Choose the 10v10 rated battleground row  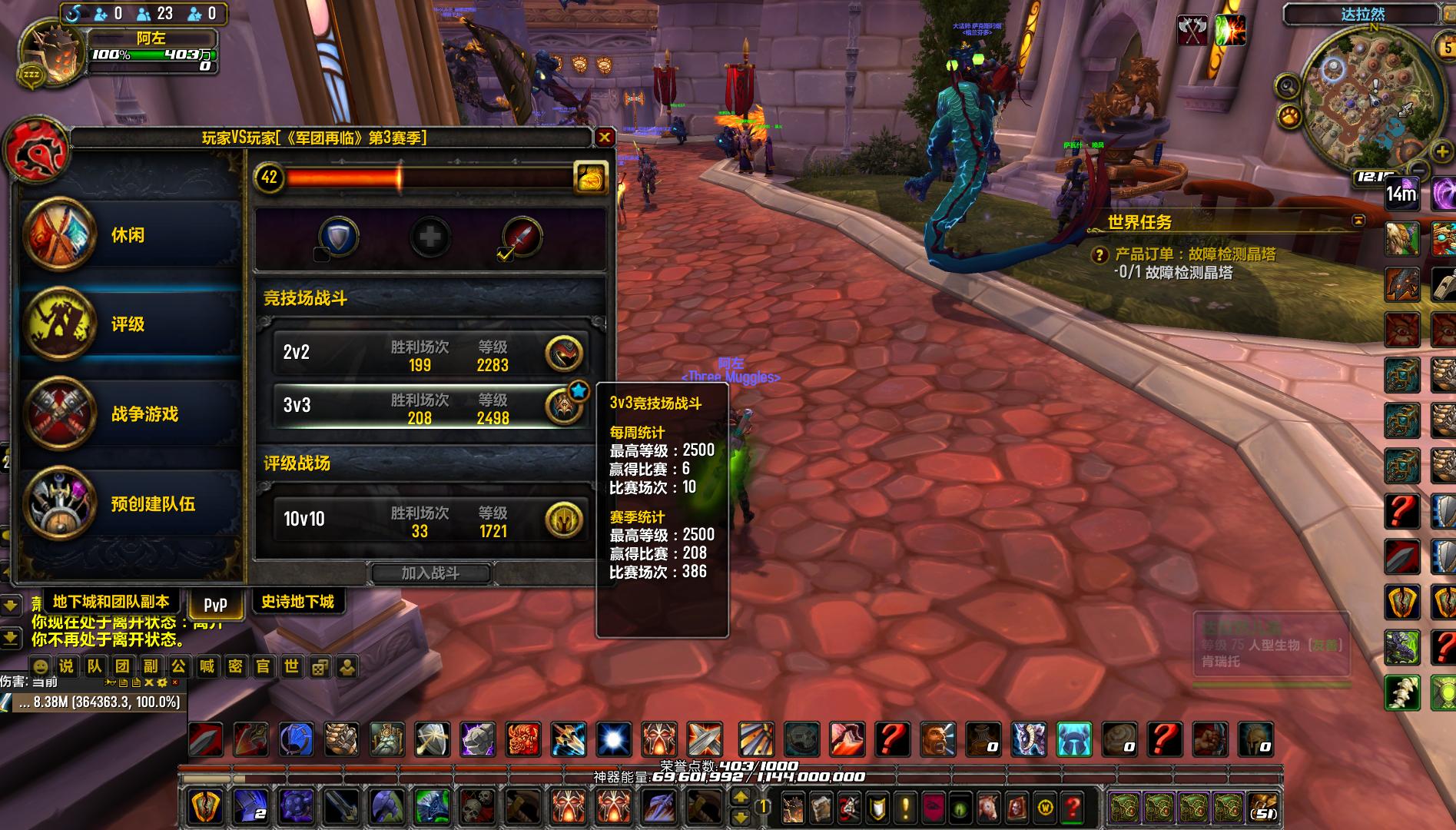[430, 519]
